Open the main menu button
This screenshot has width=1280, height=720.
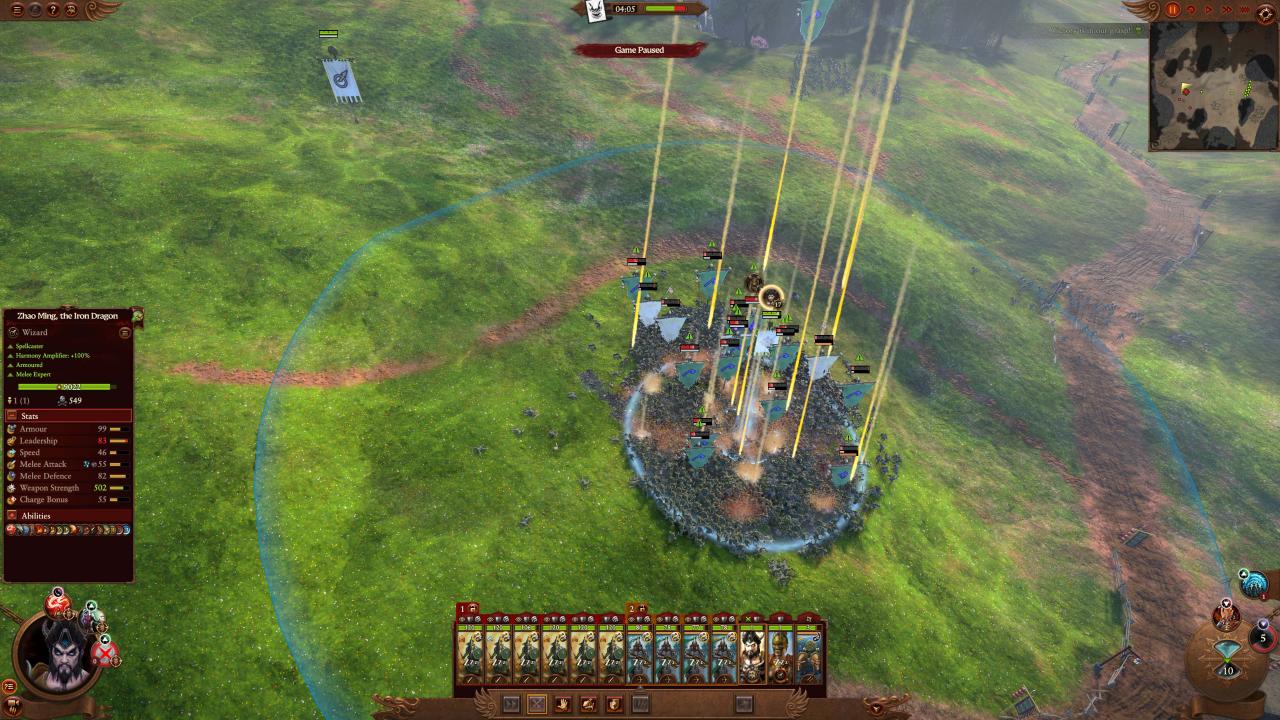(17, 10)
